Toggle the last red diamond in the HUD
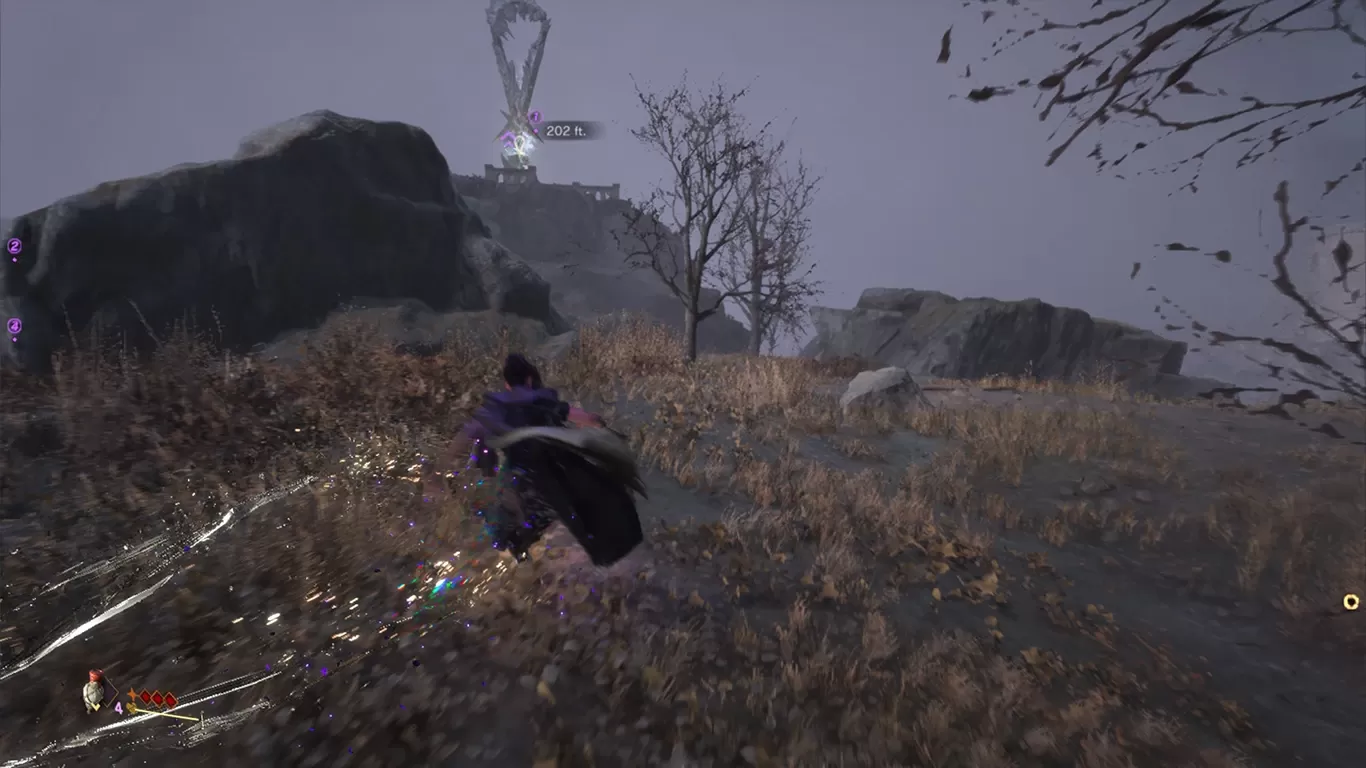 click(x=169, y=700)
